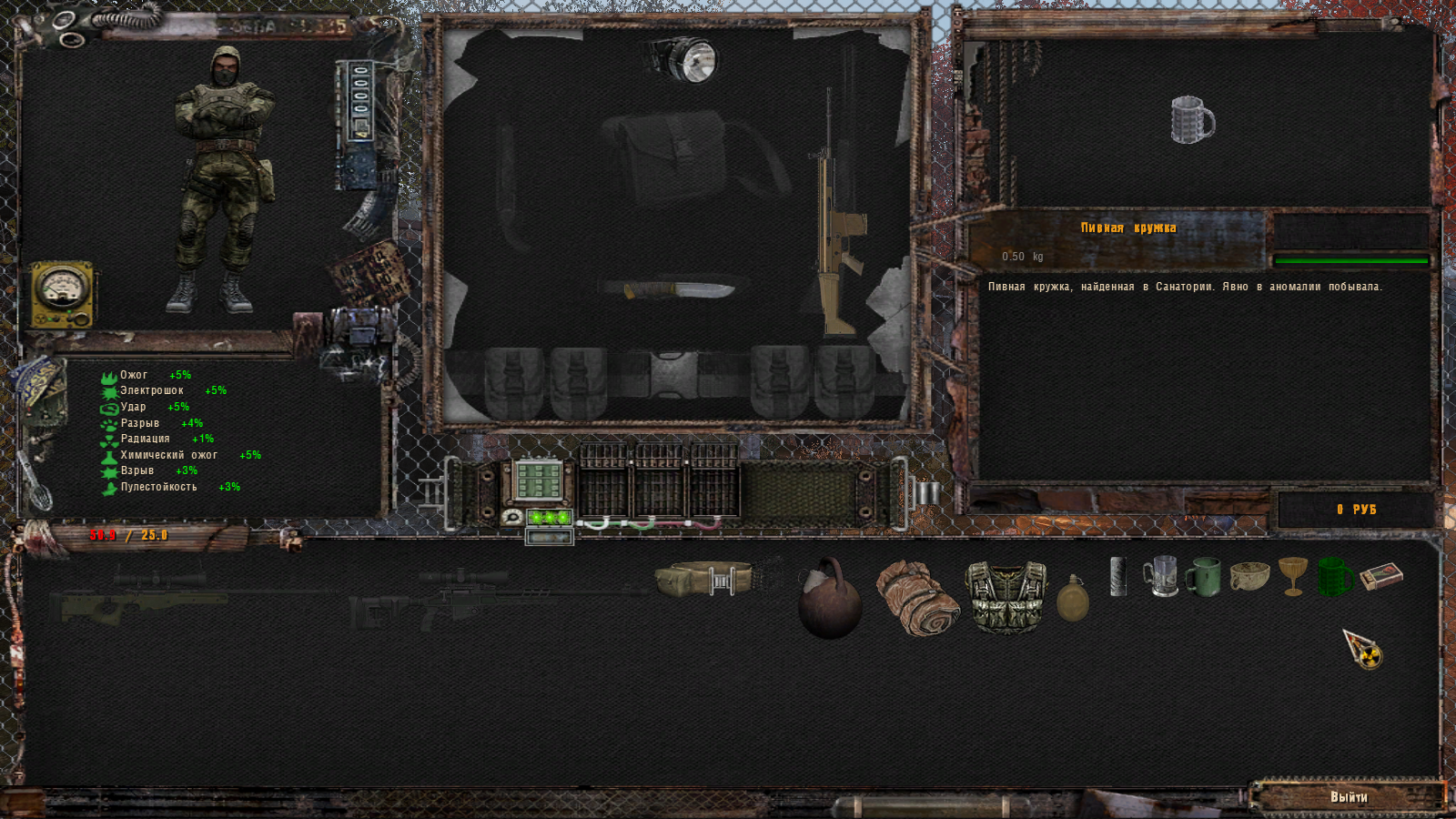
Task: Choose the green glass beer mug
Action: click(1335, 577)
